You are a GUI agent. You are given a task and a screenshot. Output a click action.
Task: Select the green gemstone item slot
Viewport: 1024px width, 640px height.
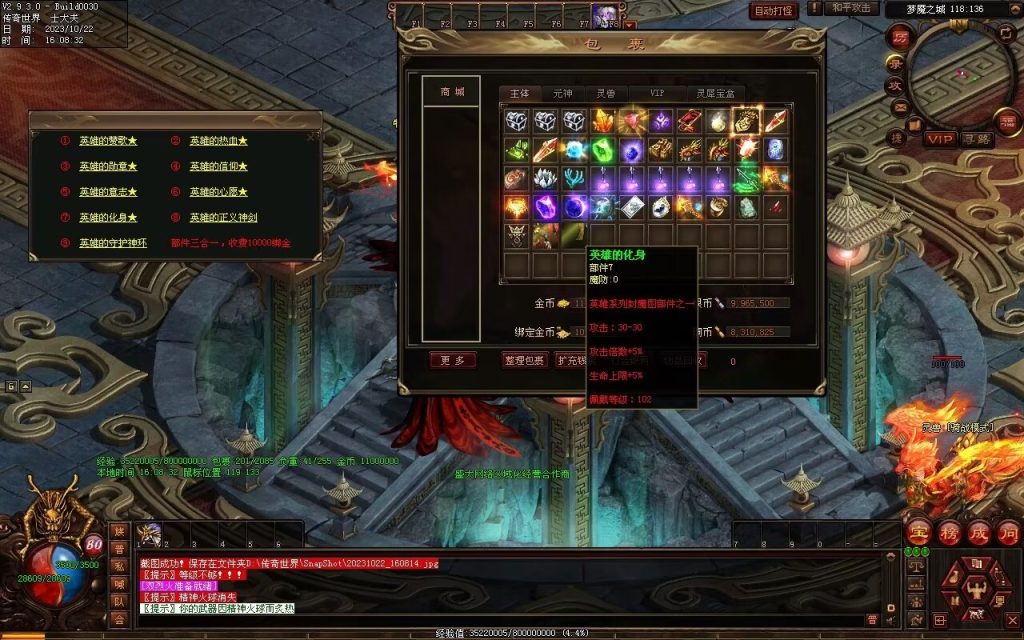[x=603, y=150]
